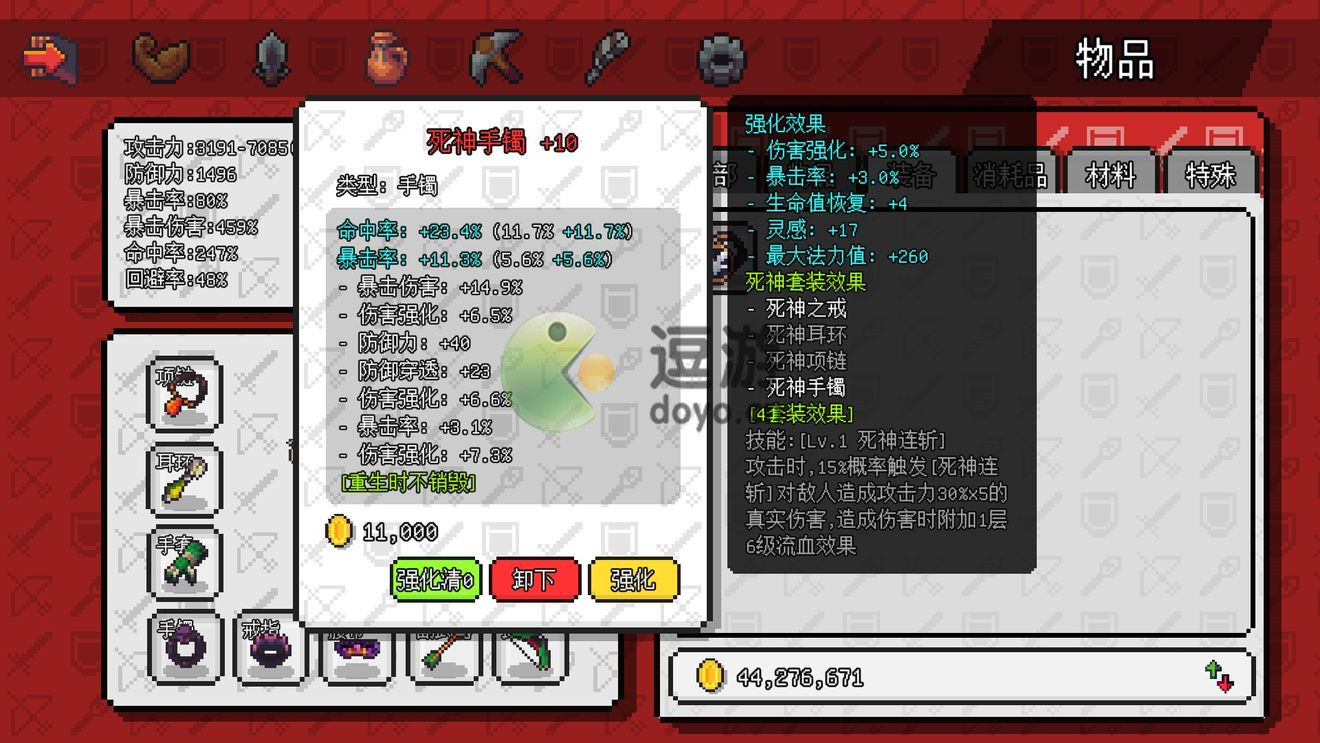Viewport: 1320px width, 743px height.
Task: Select the spearhead icon in the top bar
Action: pos(271,57)
